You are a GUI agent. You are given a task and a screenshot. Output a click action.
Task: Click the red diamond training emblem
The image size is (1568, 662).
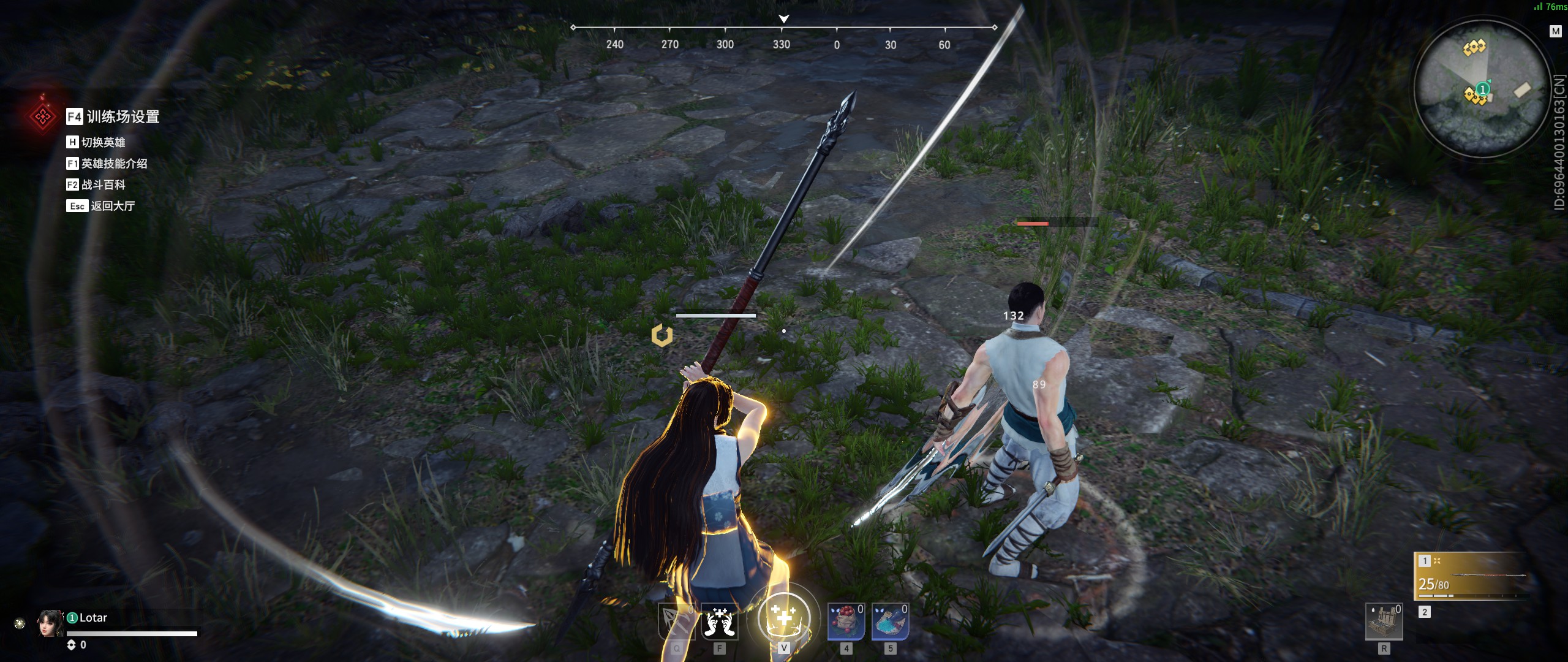(43, 116)
